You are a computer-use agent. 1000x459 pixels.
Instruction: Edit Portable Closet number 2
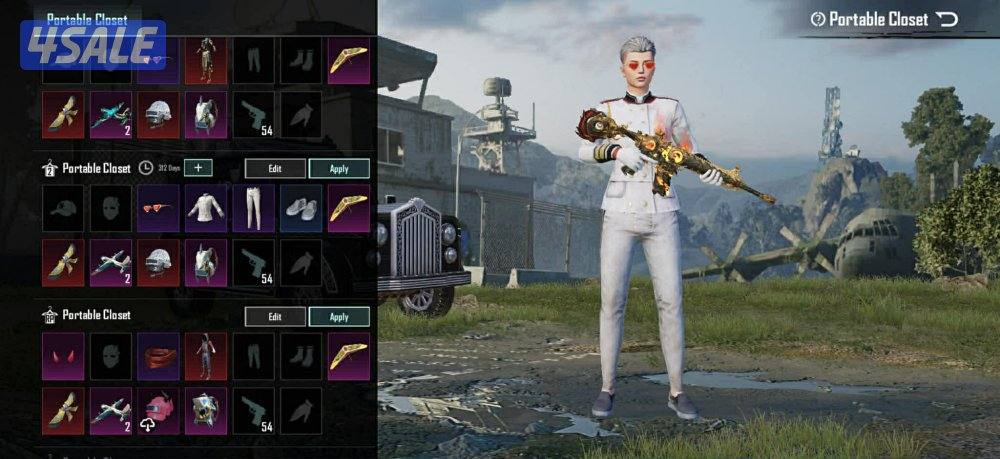(275, 168)
